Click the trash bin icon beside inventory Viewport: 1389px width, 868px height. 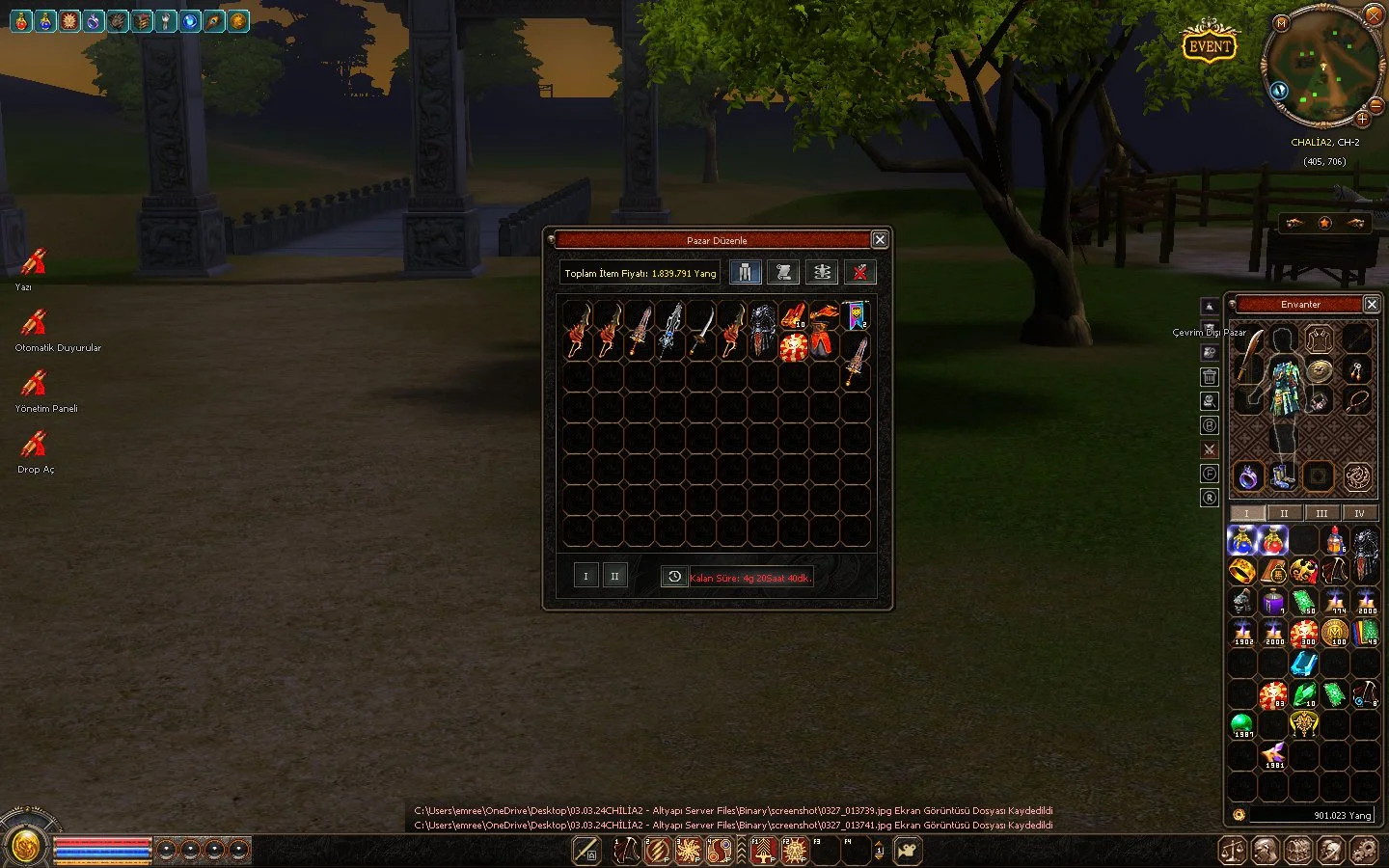[1210, 377]
